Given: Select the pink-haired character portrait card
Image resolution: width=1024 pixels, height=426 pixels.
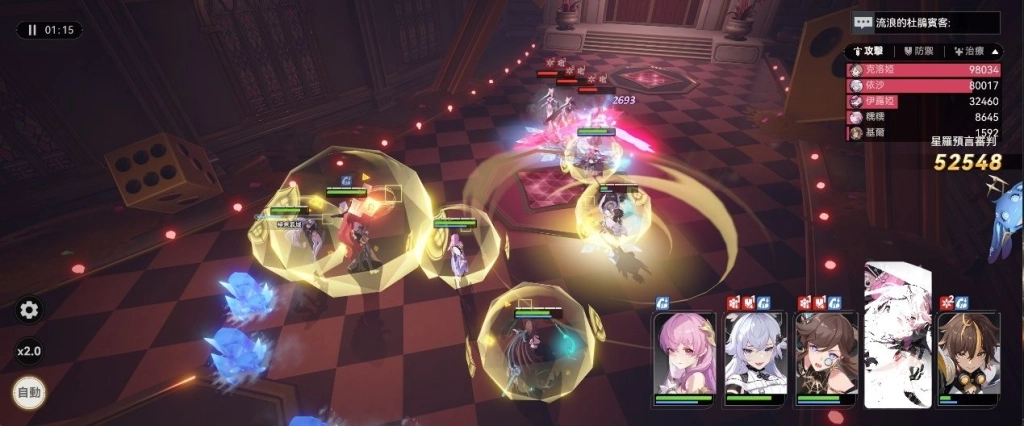Looking at the screenshot, I should pos(684,357).
